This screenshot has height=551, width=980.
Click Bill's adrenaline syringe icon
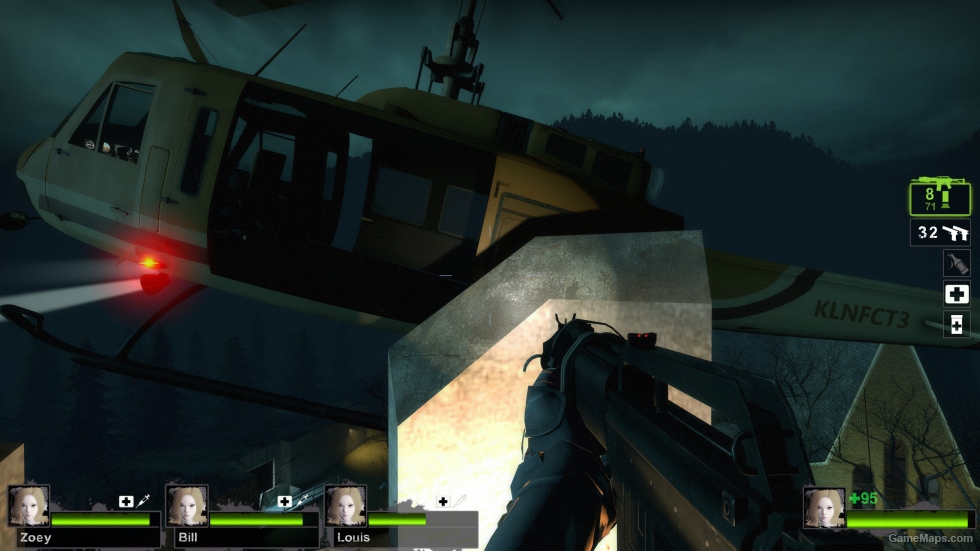pos(302,501)
